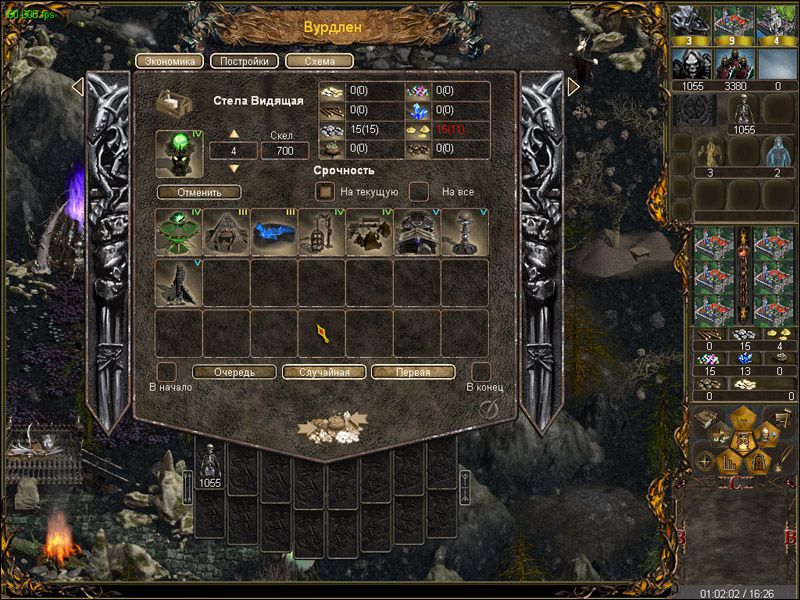Select the green glowing stele building
The image size is (800, 600).
click(x=179, y=233)
